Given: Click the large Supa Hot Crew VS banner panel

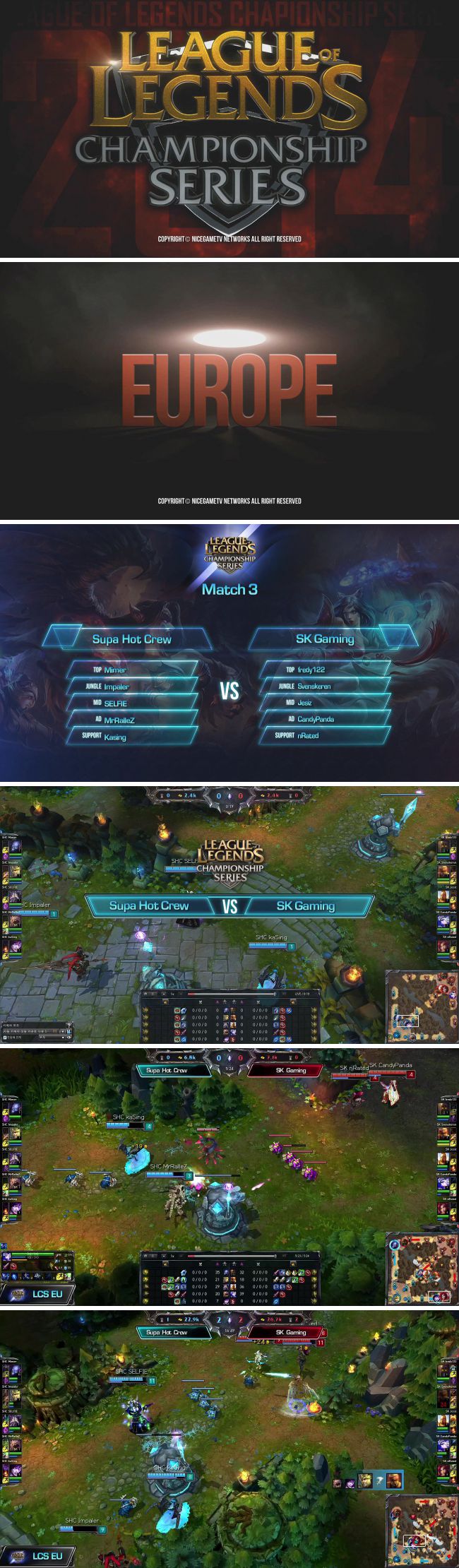Looking at the screenshot, I should pyautogui.click(x=149, y=905).
